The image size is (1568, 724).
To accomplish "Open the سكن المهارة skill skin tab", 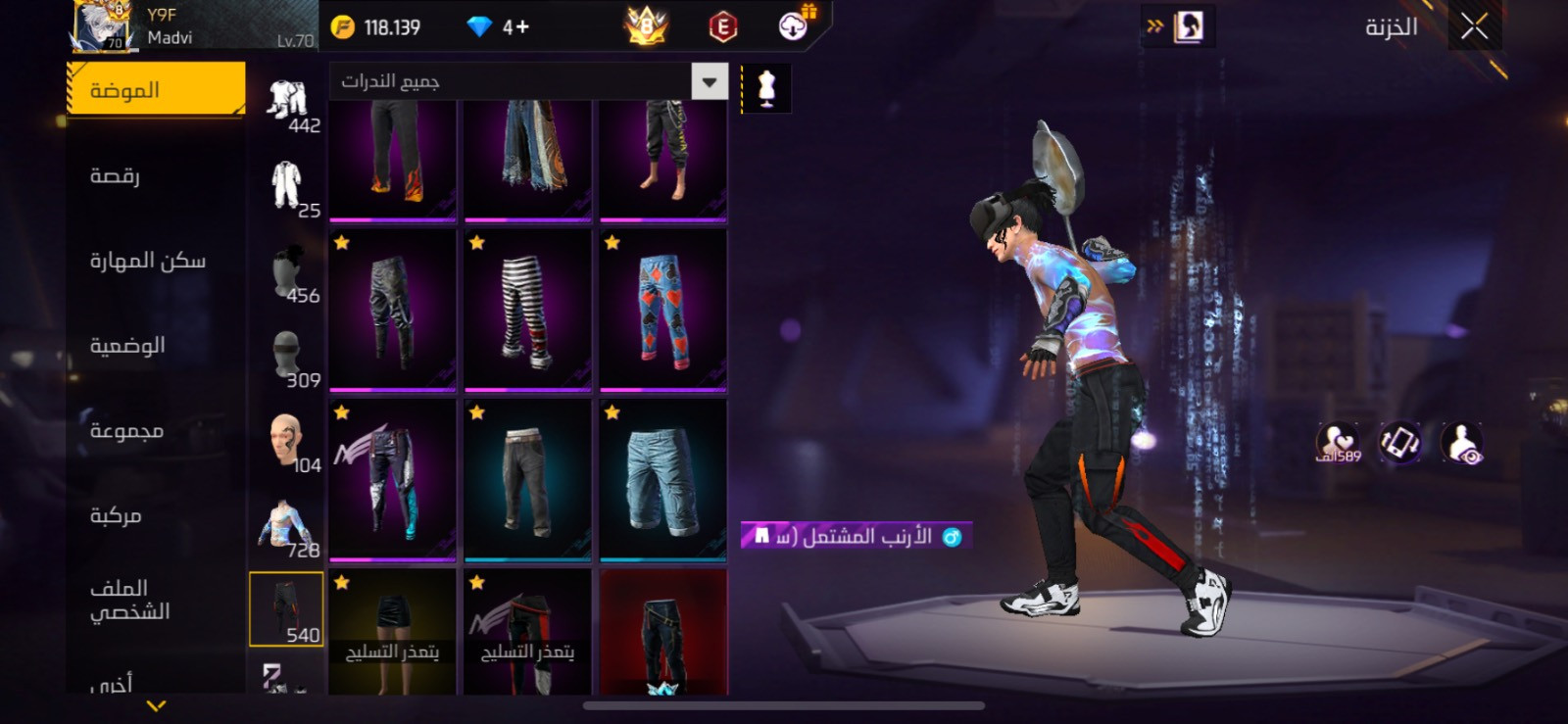I will coord(148,261).
